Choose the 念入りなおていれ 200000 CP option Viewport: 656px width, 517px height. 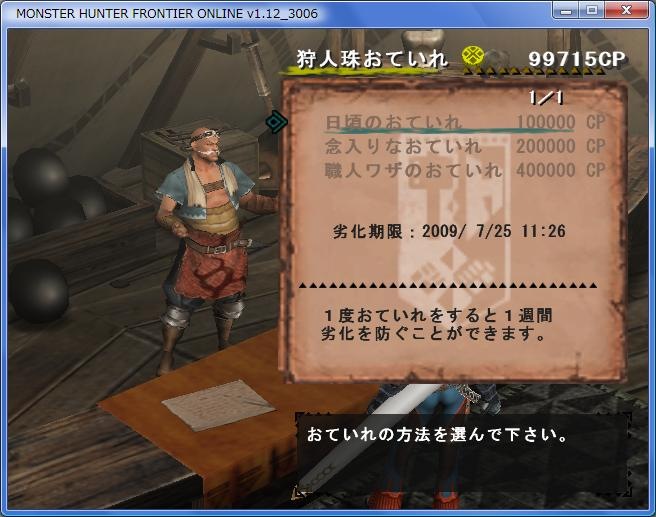(464, 147)
